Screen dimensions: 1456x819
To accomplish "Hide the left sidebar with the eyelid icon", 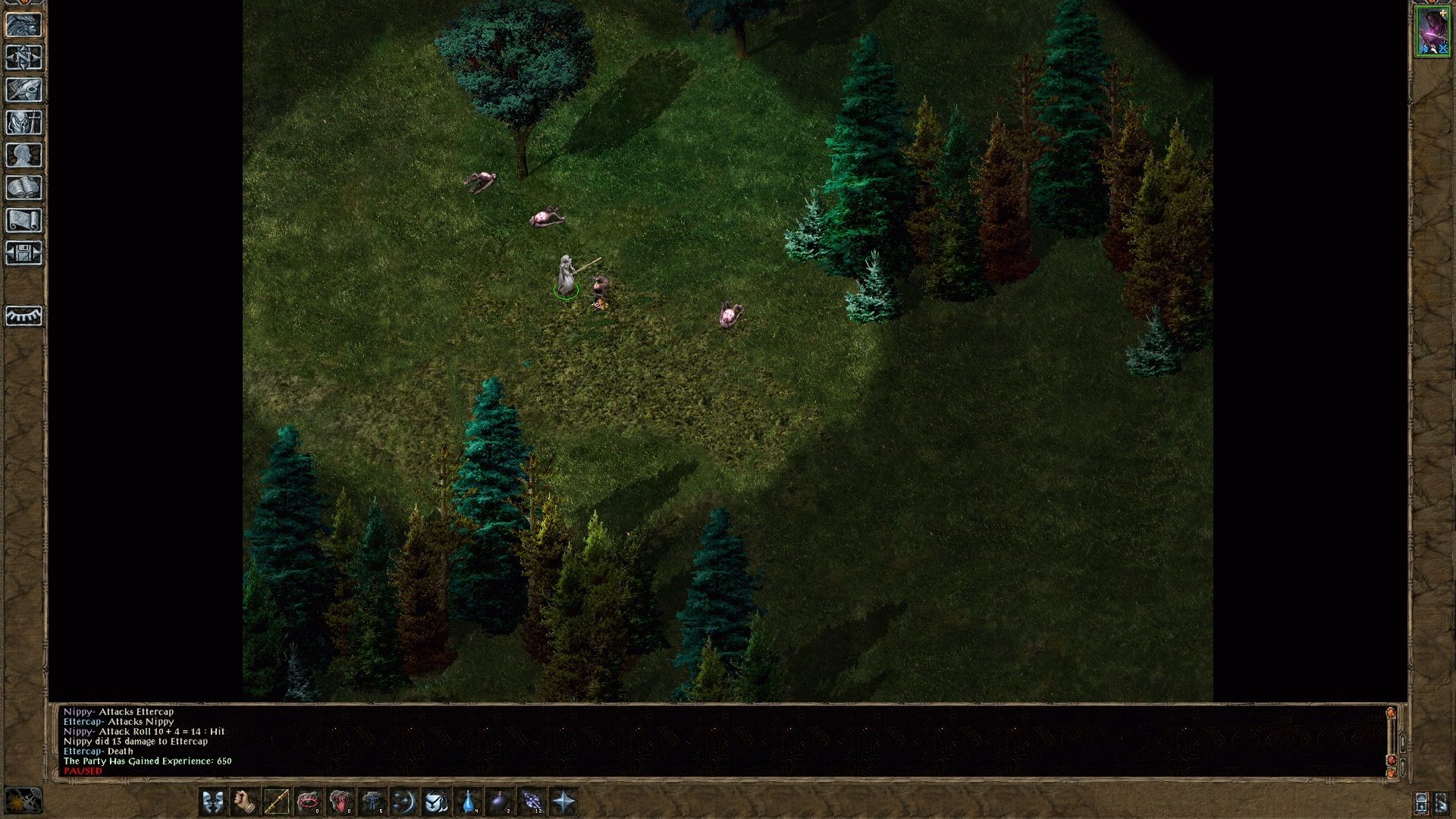I will coord(24,315).
